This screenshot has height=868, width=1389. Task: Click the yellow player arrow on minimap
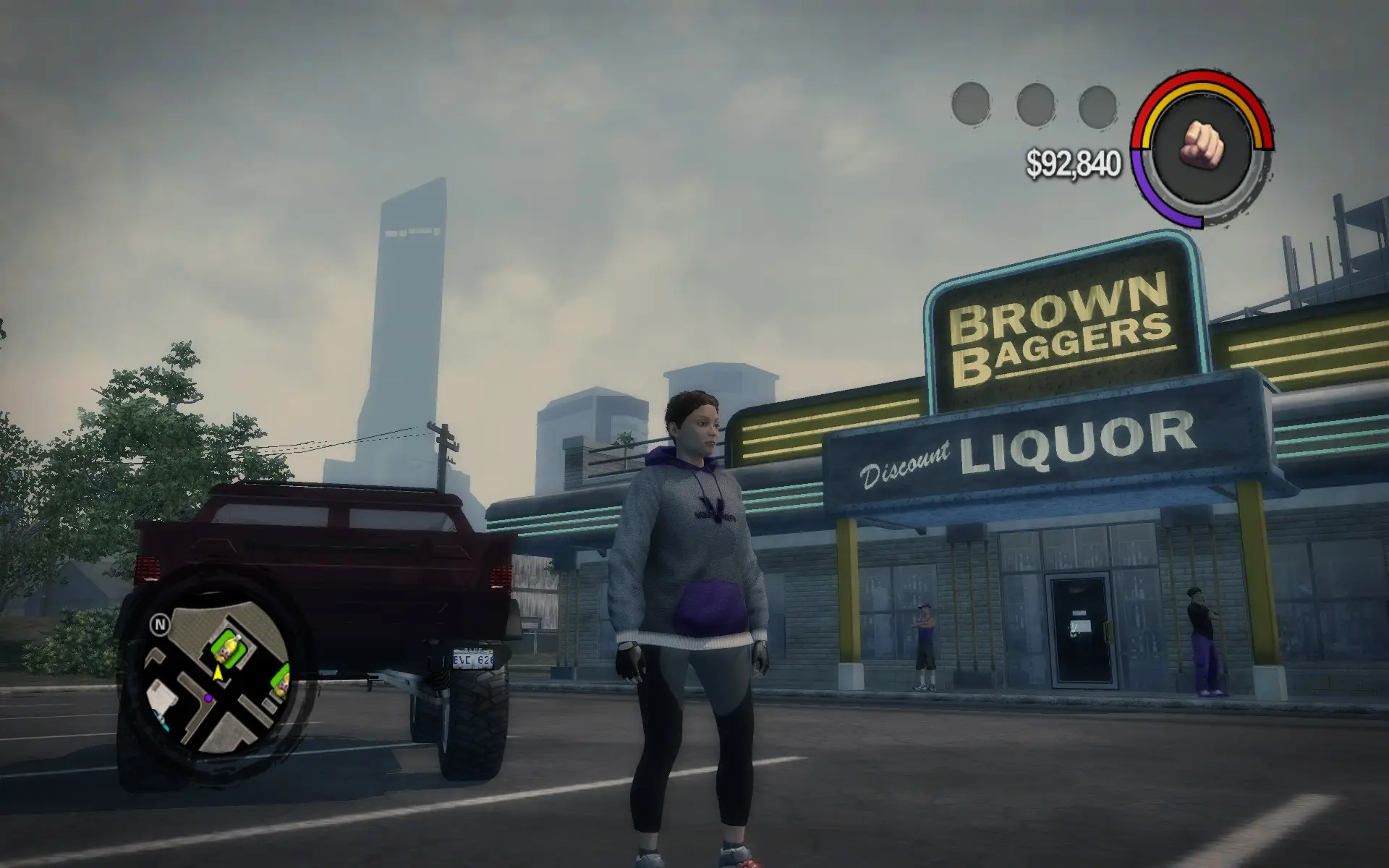[217, 674]
